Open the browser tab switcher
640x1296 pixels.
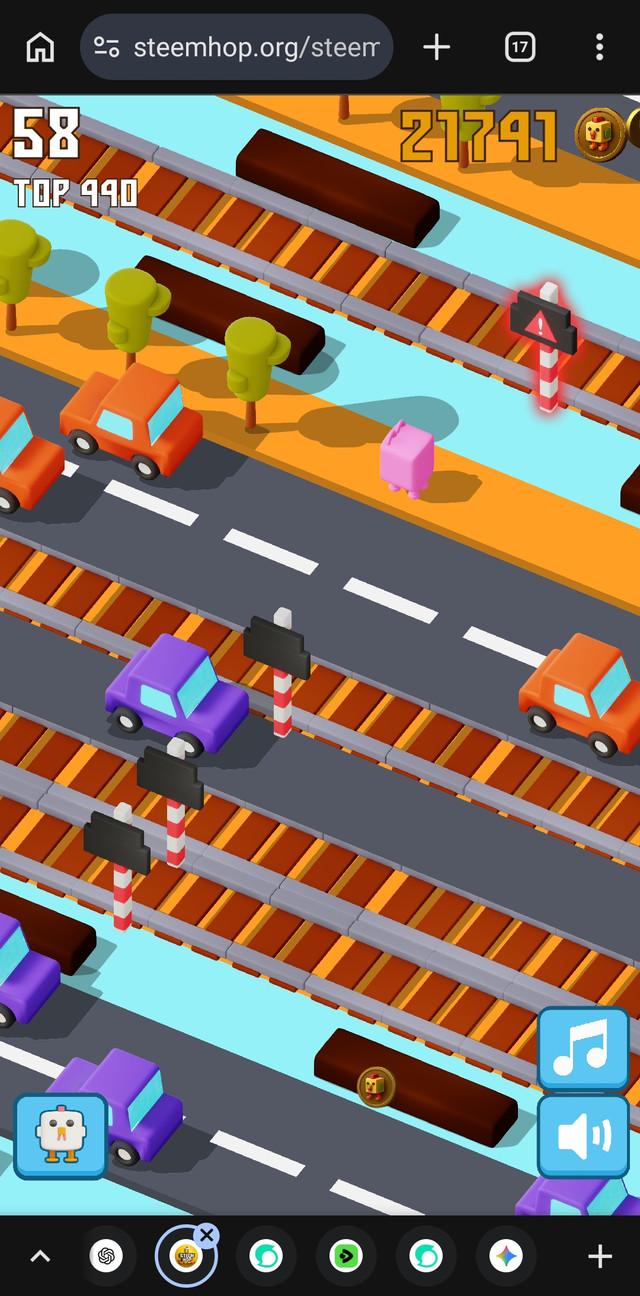pos(520,47)
